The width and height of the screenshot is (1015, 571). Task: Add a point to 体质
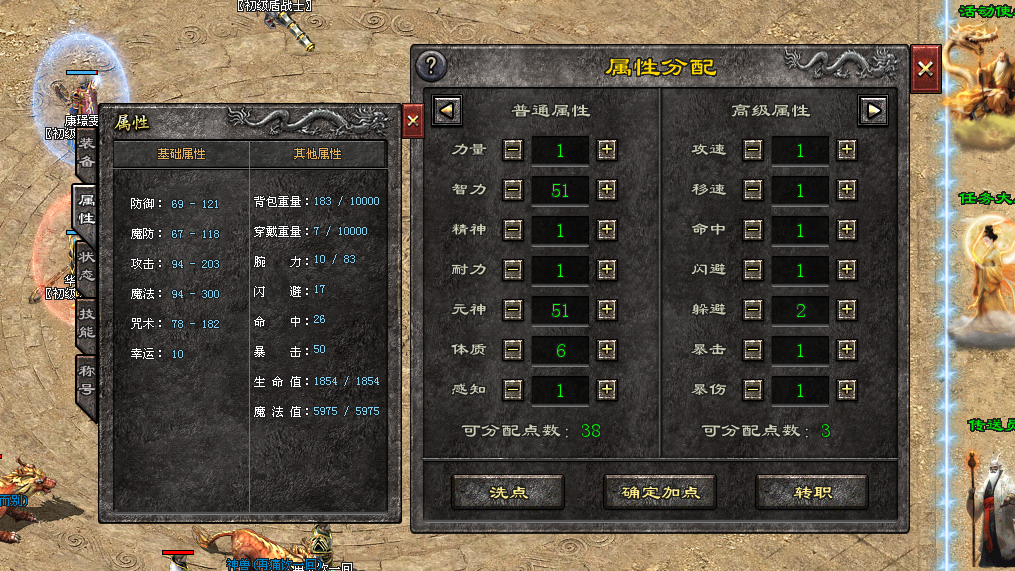click(x=607, y=349)
